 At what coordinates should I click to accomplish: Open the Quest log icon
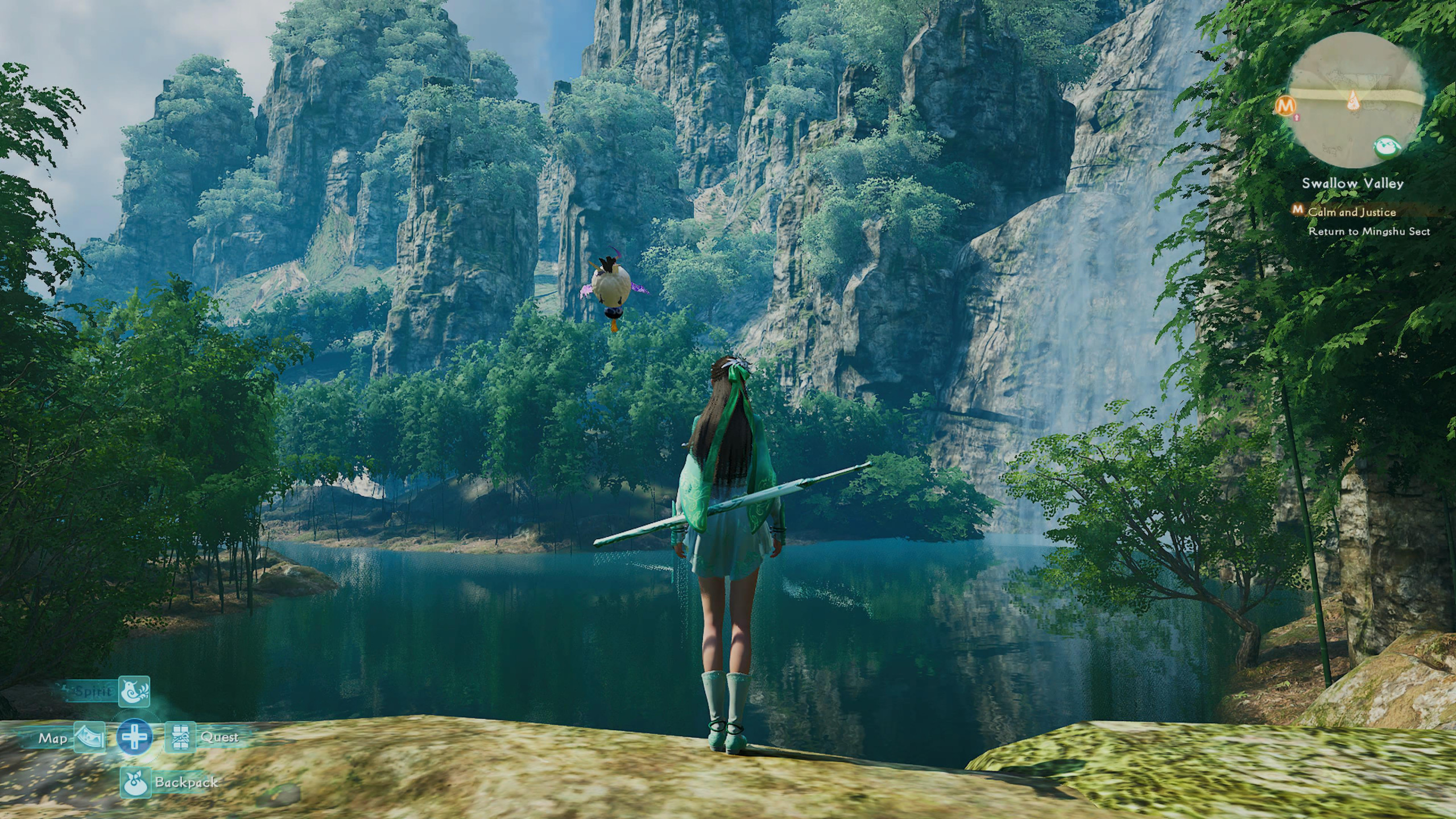pyautogui.click(x=180, y=738)
